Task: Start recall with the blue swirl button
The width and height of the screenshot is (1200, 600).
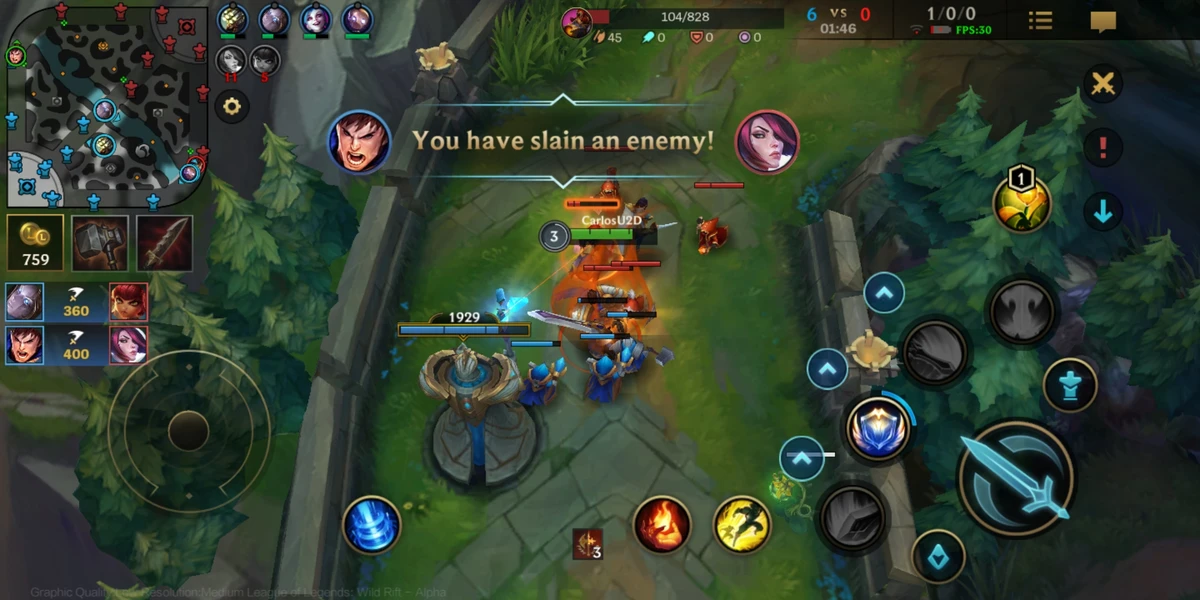Action: pyautogui.click(x=372, y=525)
